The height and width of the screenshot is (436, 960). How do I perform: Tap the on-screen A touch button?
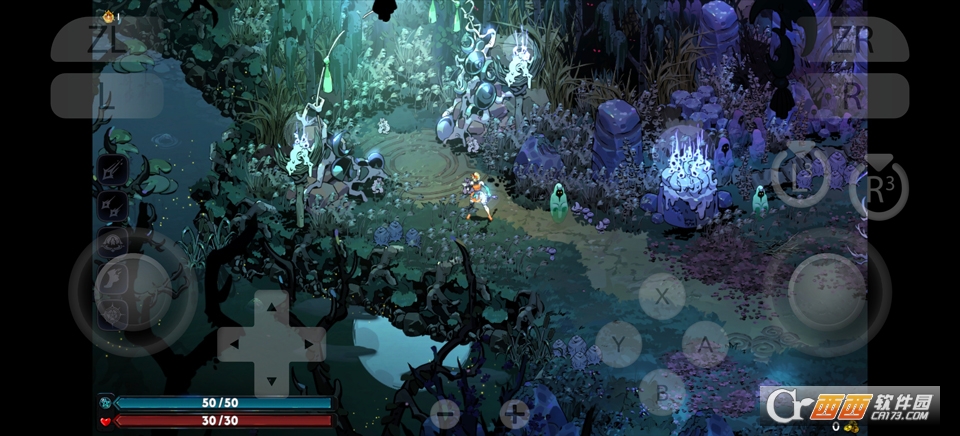[706, 345]
